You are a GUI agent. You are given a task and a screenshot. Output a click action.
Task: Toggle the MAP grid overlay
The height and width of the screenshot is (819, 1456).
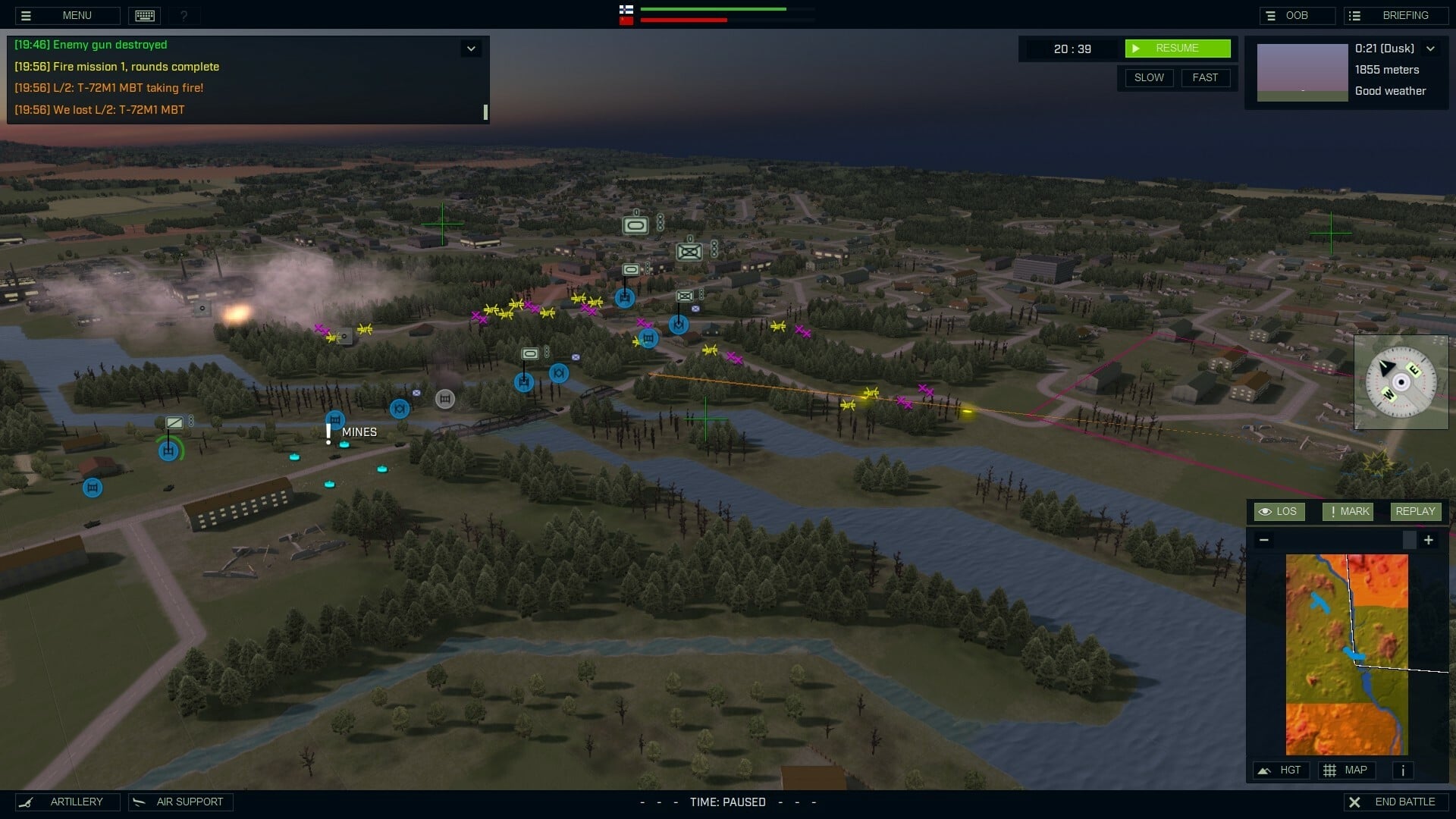click(x=1349, y=770)
